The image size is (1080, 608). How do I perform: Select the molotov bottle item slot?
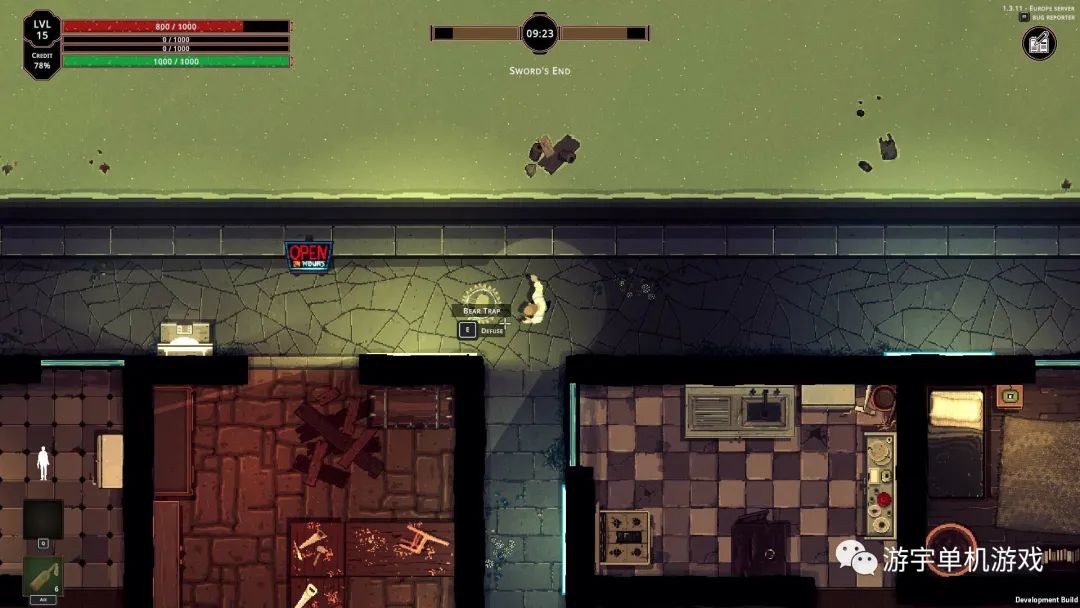pyautogui.click(x=43, y=576)
